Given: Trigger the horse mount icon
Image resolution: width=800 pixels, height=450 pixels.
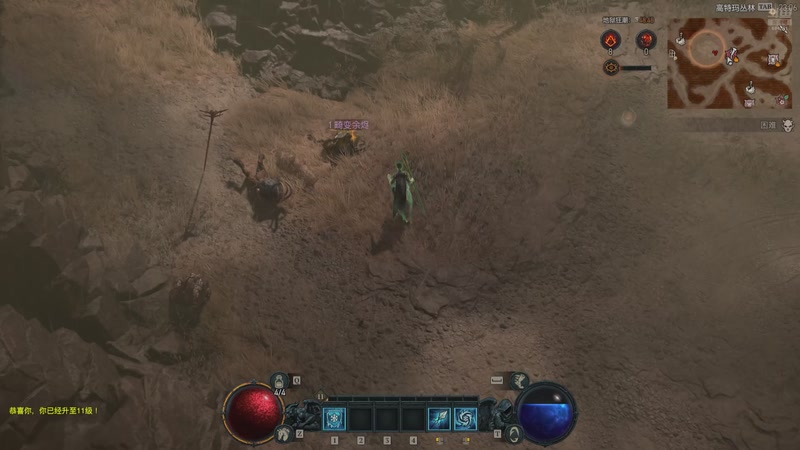Looking at the screenshot, I should pyautogui.click(x=283, y=432).
